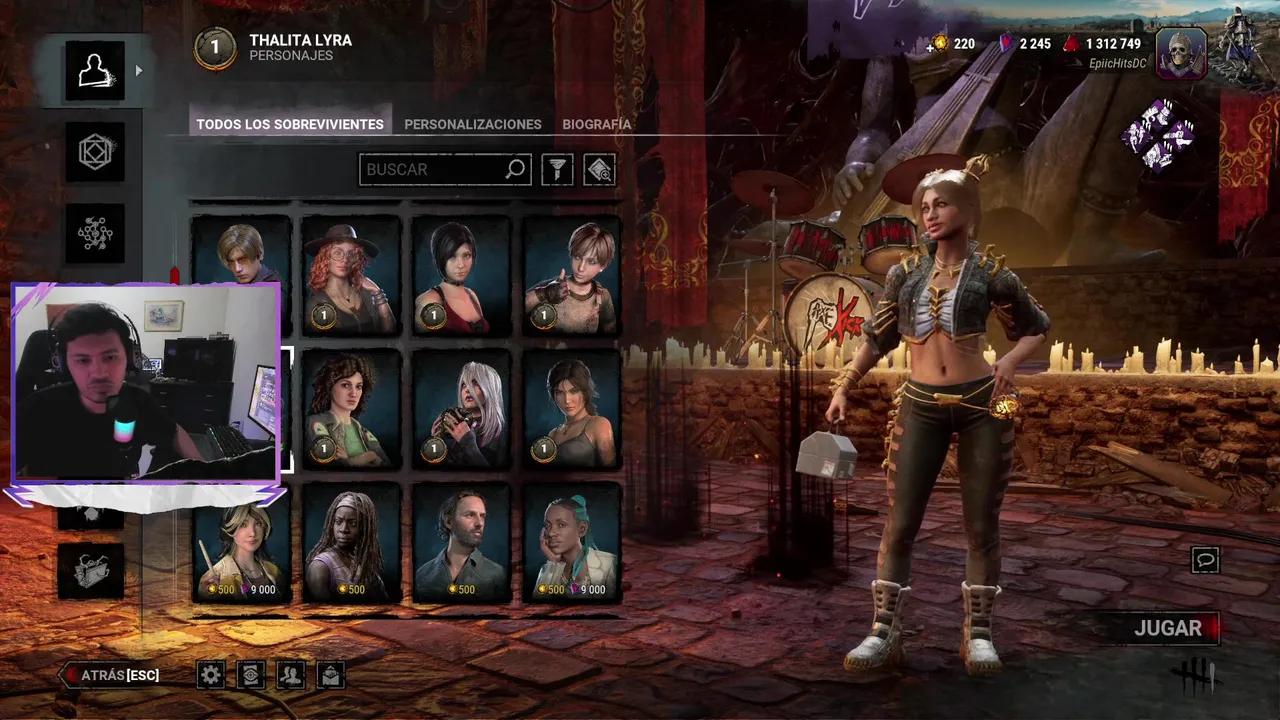Choose the red-haired survivor wearing a hat
Screen dimensions: 1280x720
click(x=351, y=275)
